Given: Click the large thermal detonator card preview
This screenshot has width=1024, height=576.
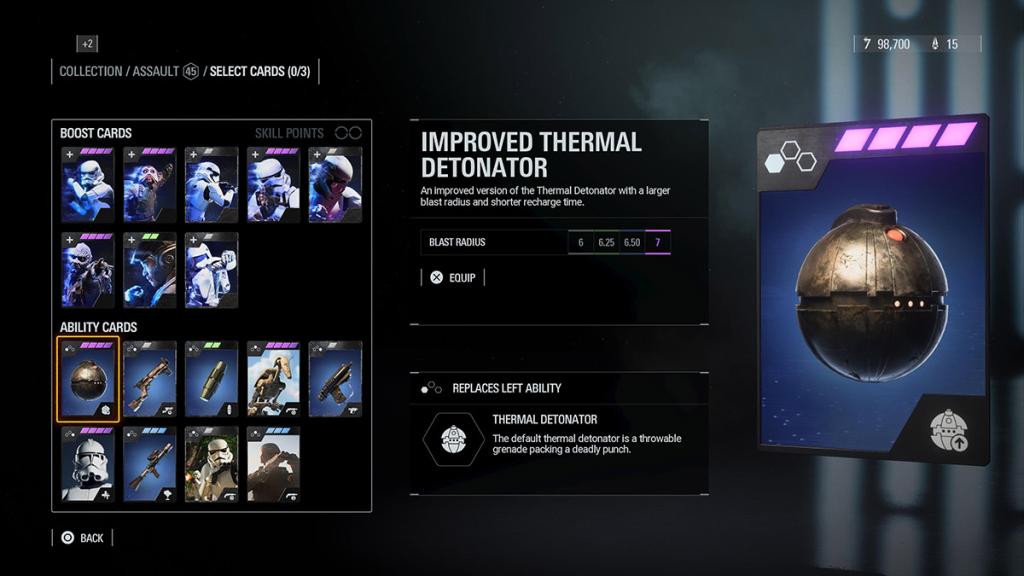Looking at the screenshot, I should pyautogui.click(x=872, y=289).
